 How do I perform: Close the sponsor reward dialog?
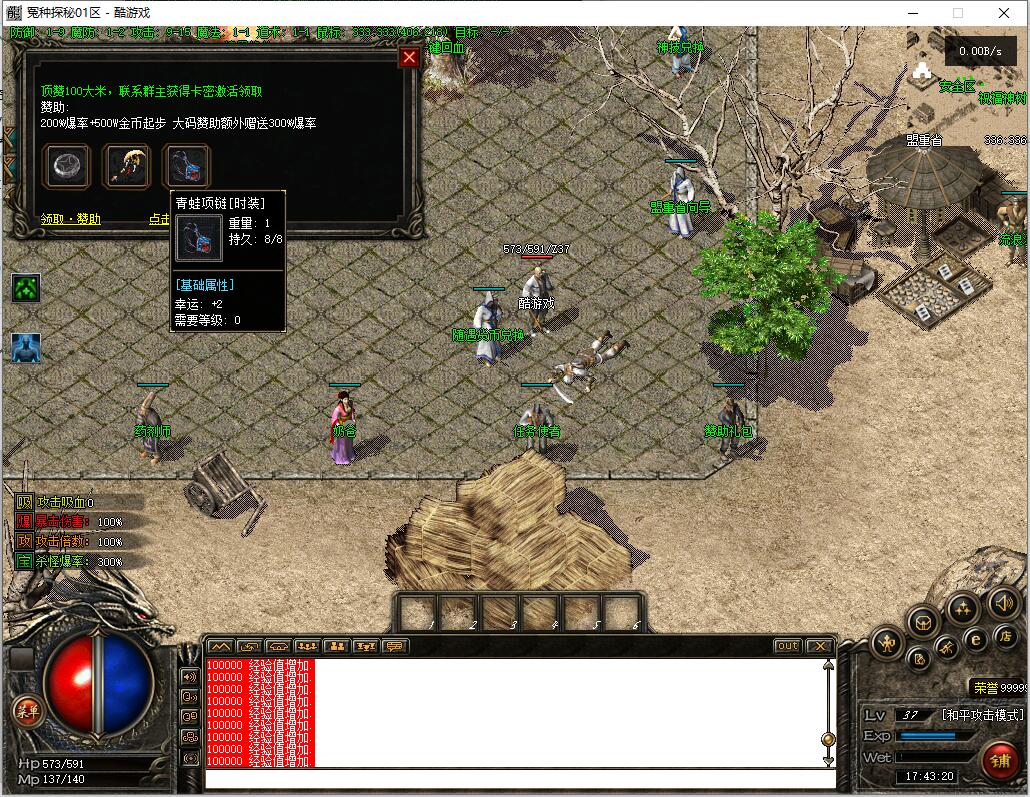(408, 57)
